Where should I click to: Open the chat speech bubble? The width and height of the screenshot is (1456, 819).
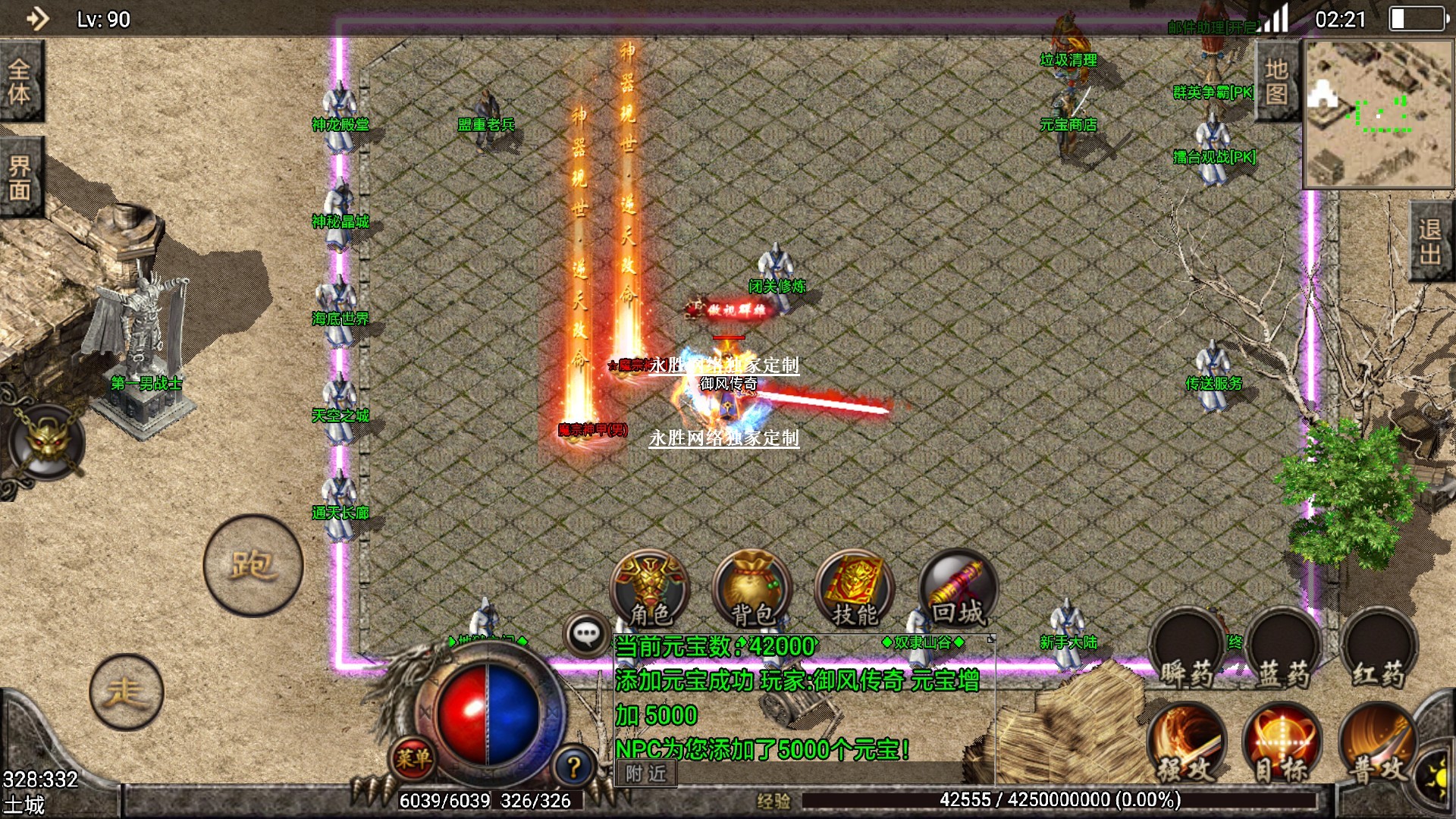click(x=586, y=634)
